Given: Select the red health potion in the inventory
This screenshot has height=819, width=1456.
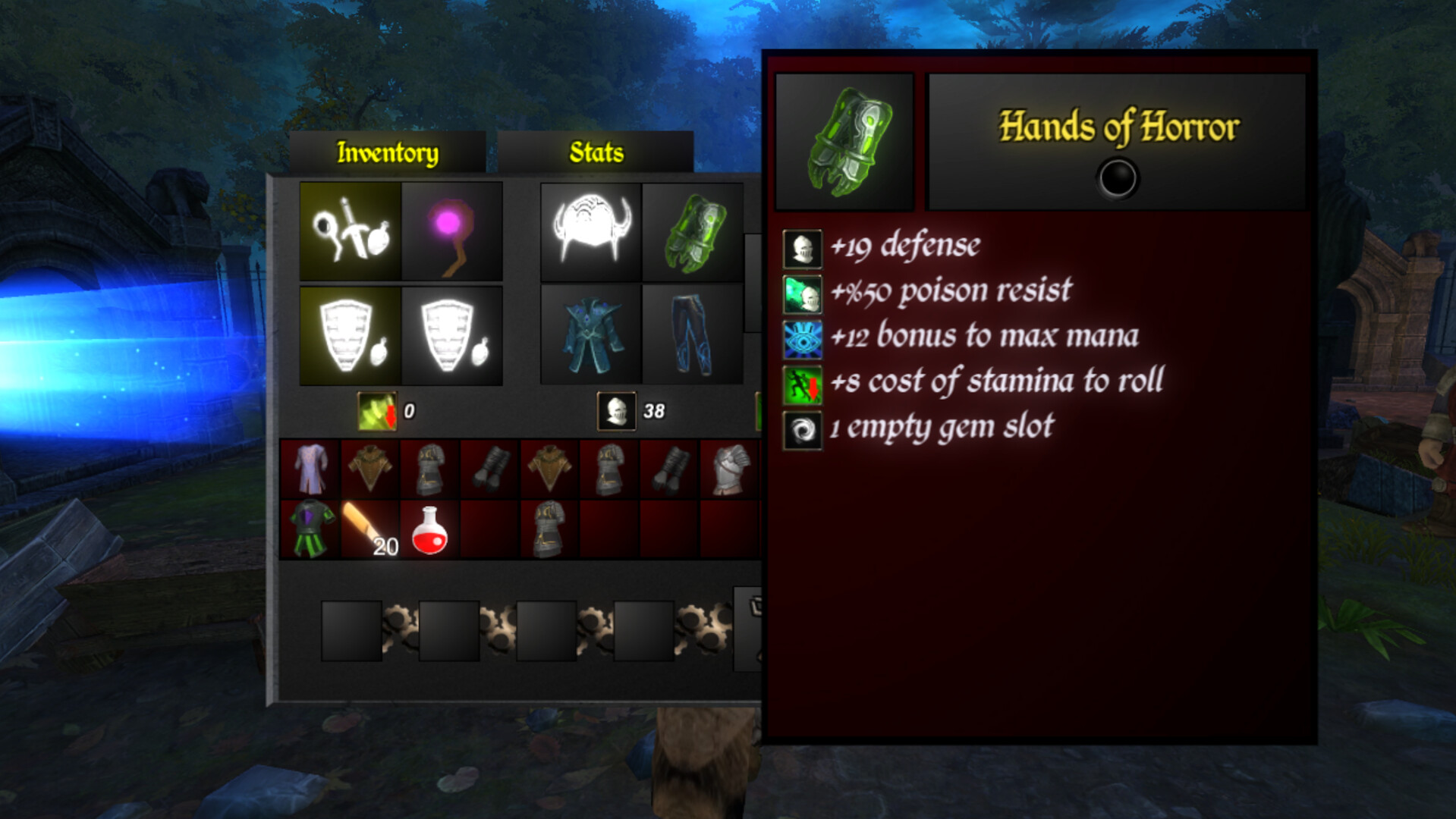Looking at the screenshot, I should 429,531.
